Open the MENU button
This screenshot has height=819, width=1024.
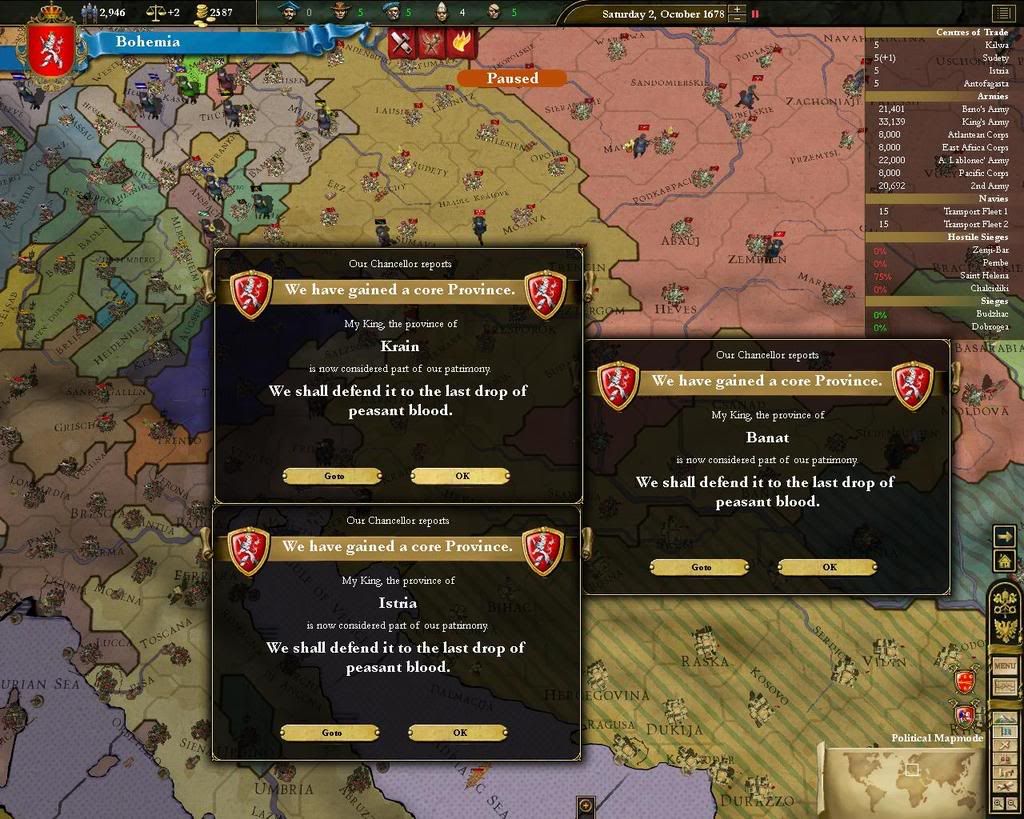tap(1004, 665)
